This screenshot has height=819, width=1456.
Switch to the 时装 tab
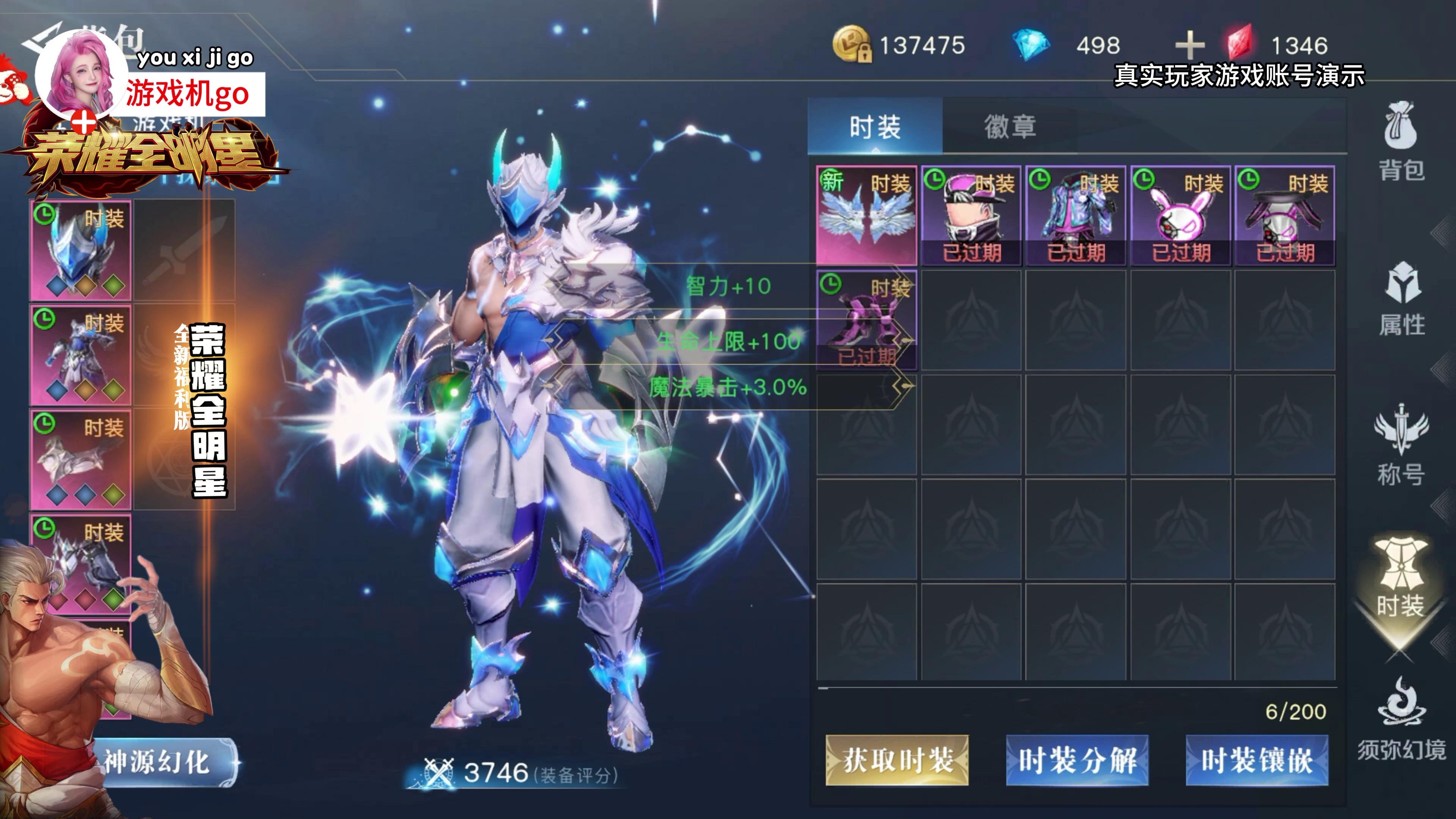(x=874, y=127)
